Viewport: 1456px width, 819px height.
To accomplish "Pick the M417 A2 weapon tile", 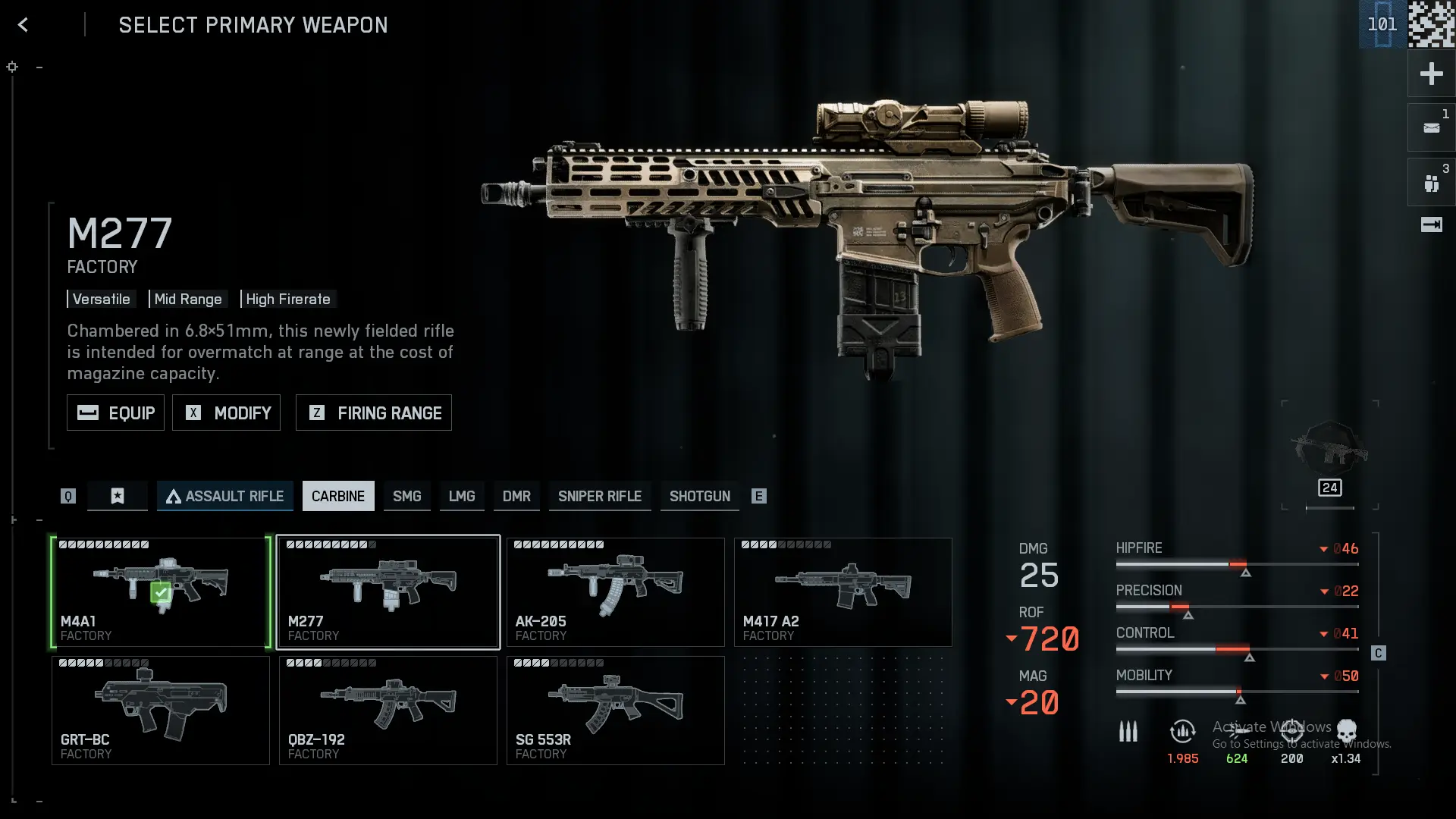I will [x=843, y=592].
